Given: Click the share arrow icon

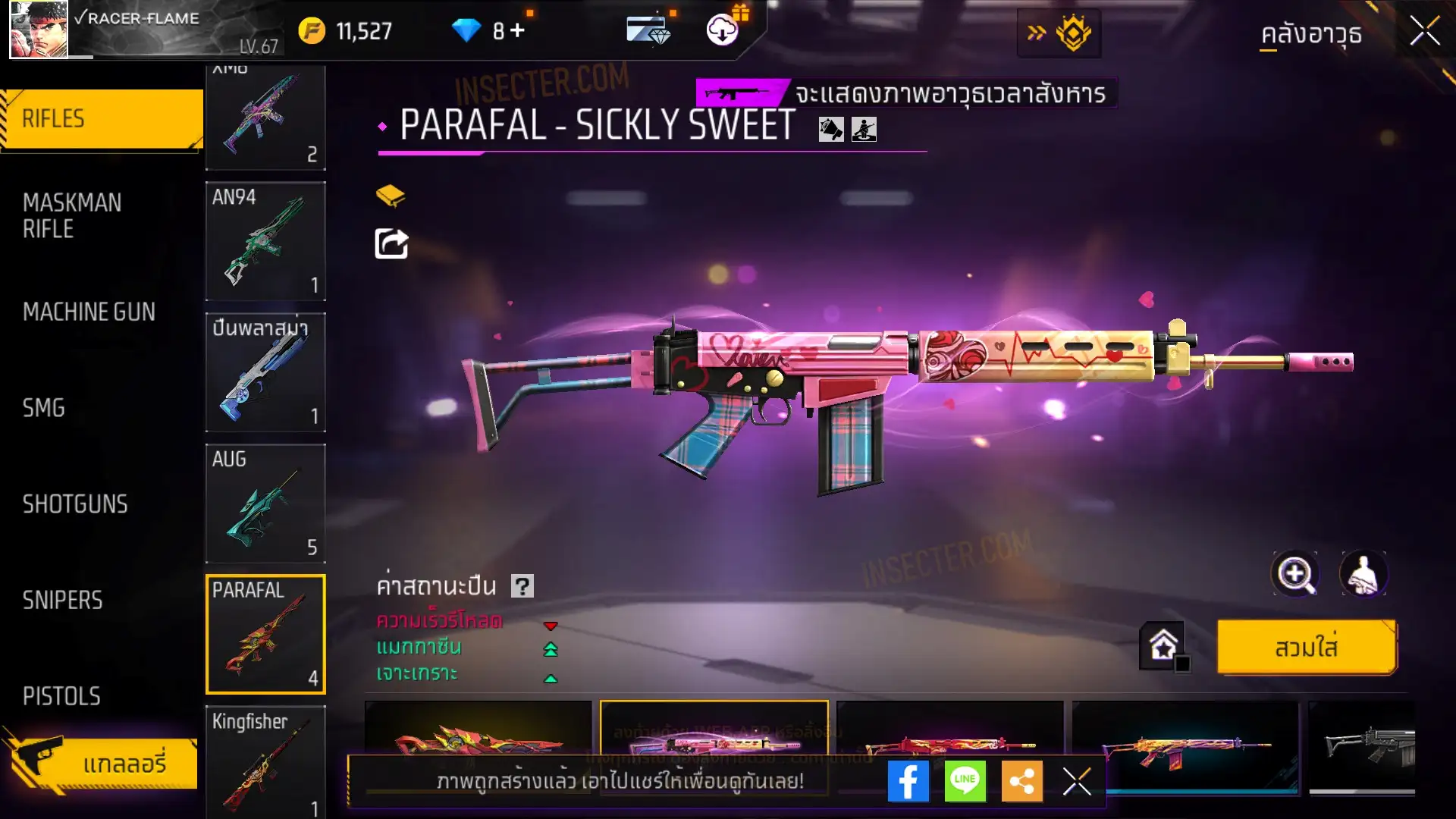Looking at the screenshot, I should pyautogui.click(x=391, y=243).
